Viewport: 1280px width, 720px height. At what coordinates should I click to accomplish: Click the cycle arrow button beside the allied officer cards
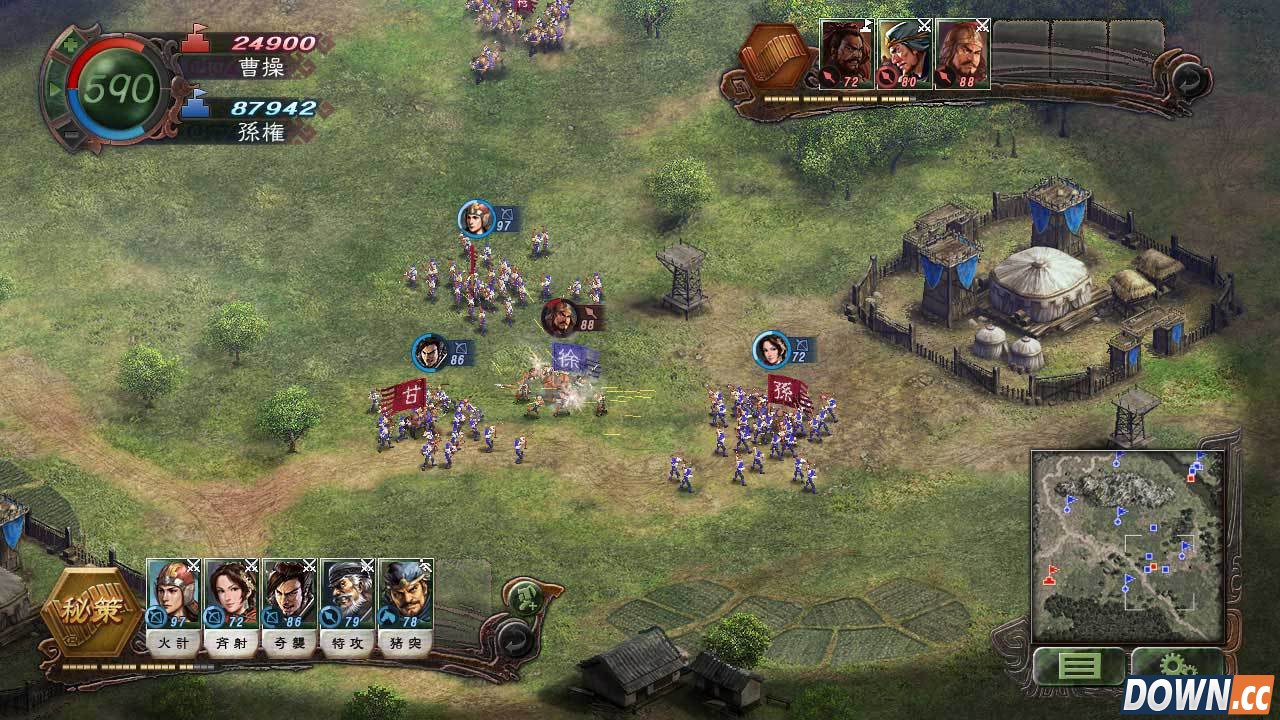coord(514,636)
